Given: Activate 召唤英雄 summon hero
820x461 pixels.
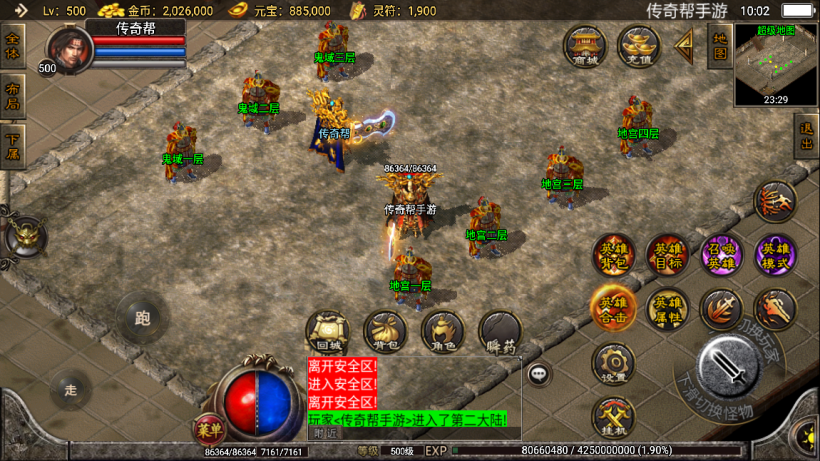Looking at the screenshot, I should pos(720,255).
